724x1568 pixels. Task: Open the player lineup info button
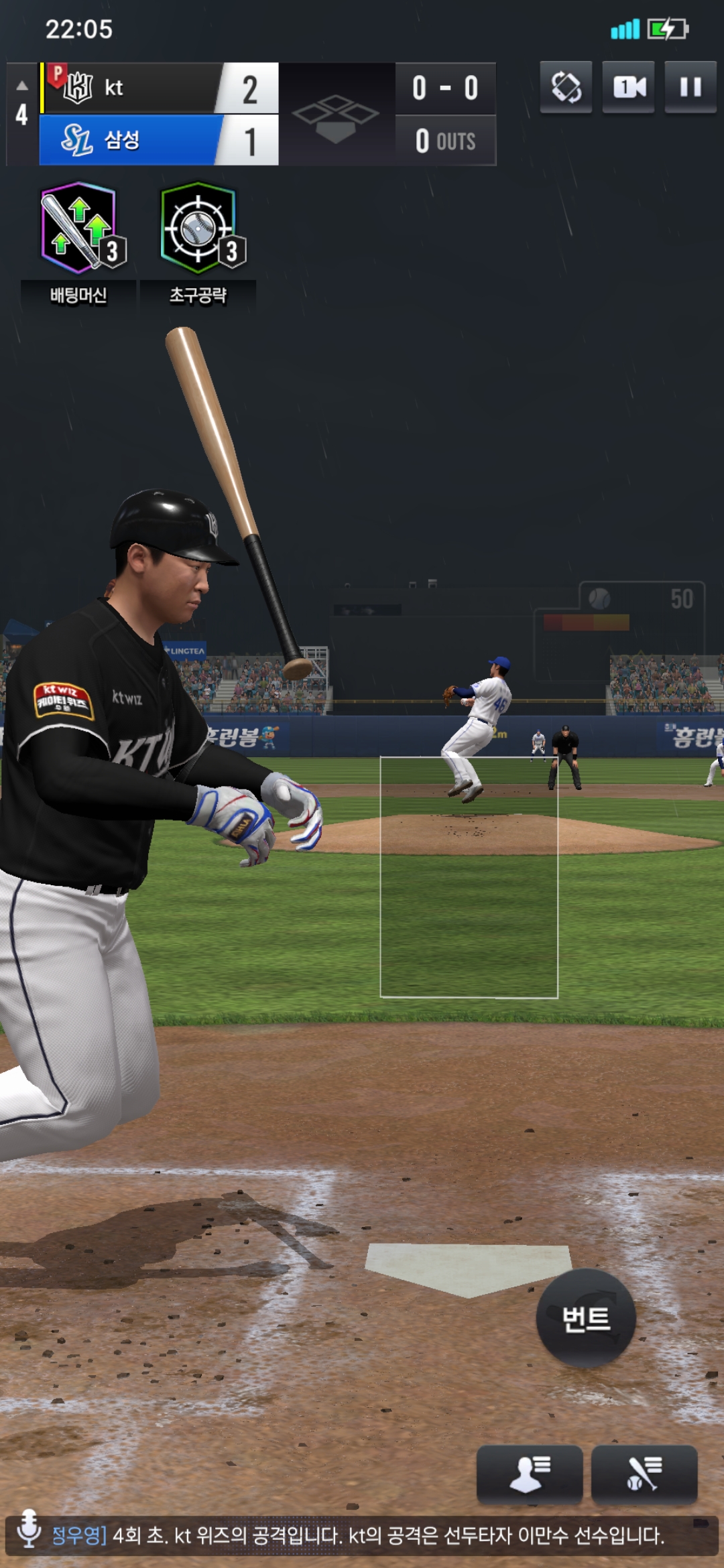click(x=529, y=1474)
